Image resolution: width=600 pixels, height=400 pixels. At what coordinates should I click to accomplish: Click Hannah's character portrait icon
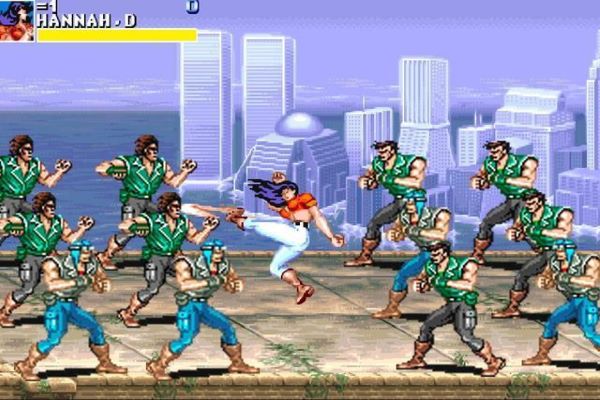point(16,20)
